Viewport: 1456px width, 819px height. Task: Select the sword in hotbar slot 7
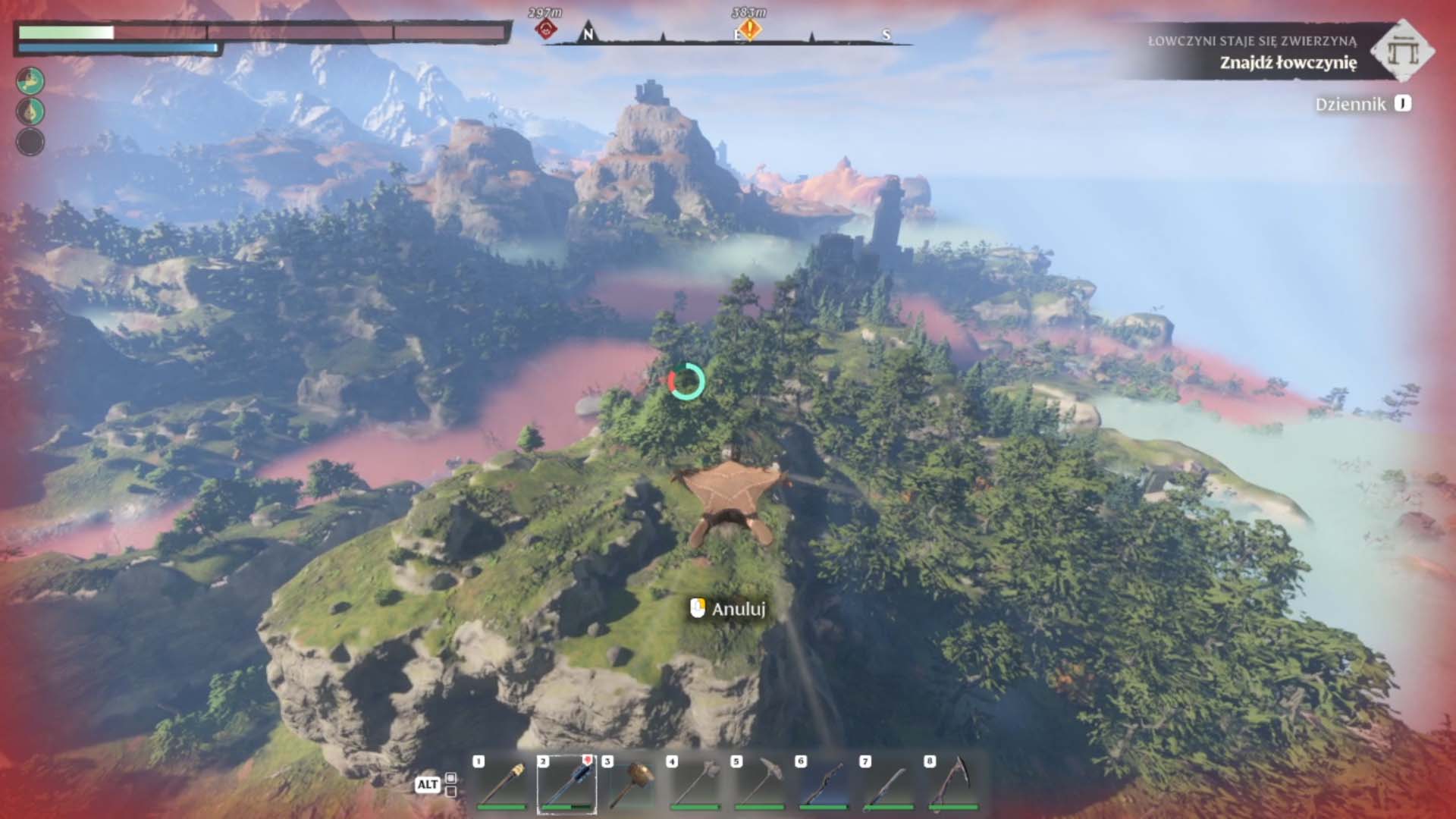889,784
